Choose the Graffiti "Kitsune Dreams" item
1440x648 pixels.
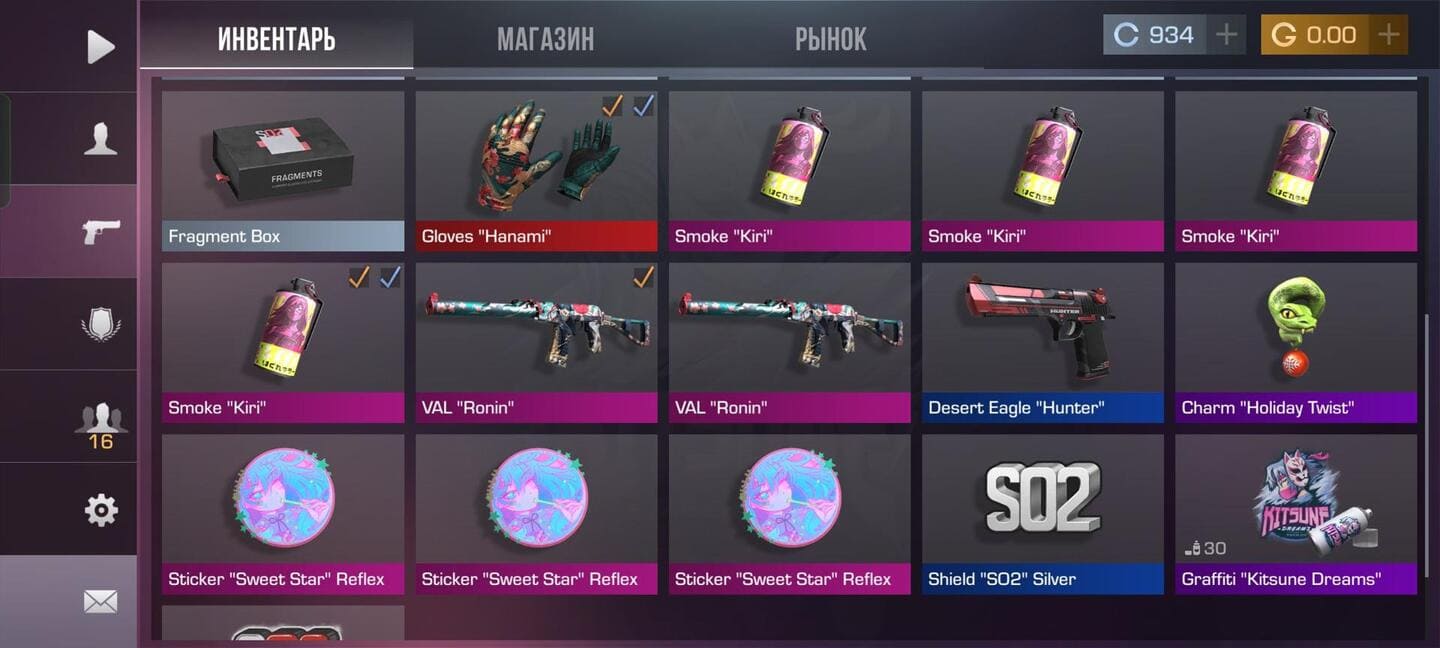(x=1296, y=513)
